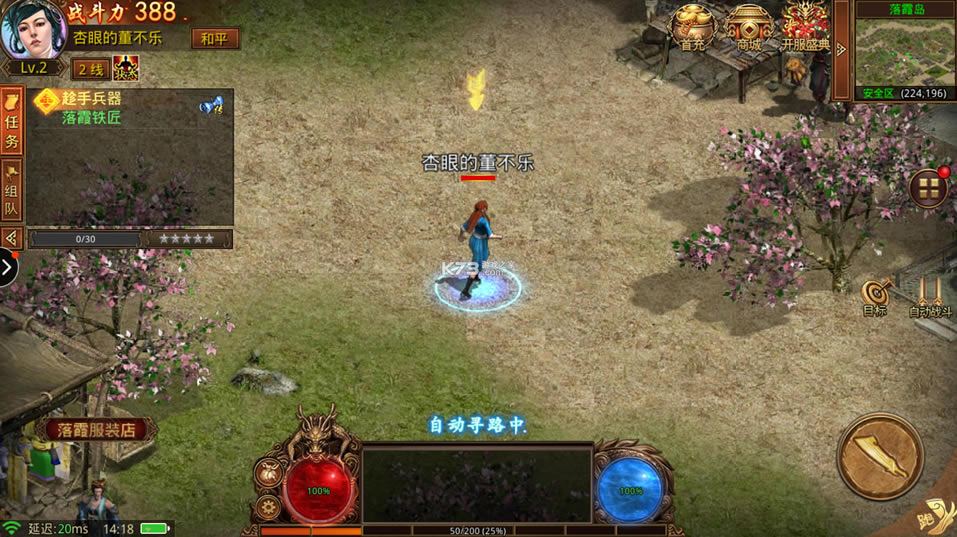Open the 状态 status icon

pos(126,68)
